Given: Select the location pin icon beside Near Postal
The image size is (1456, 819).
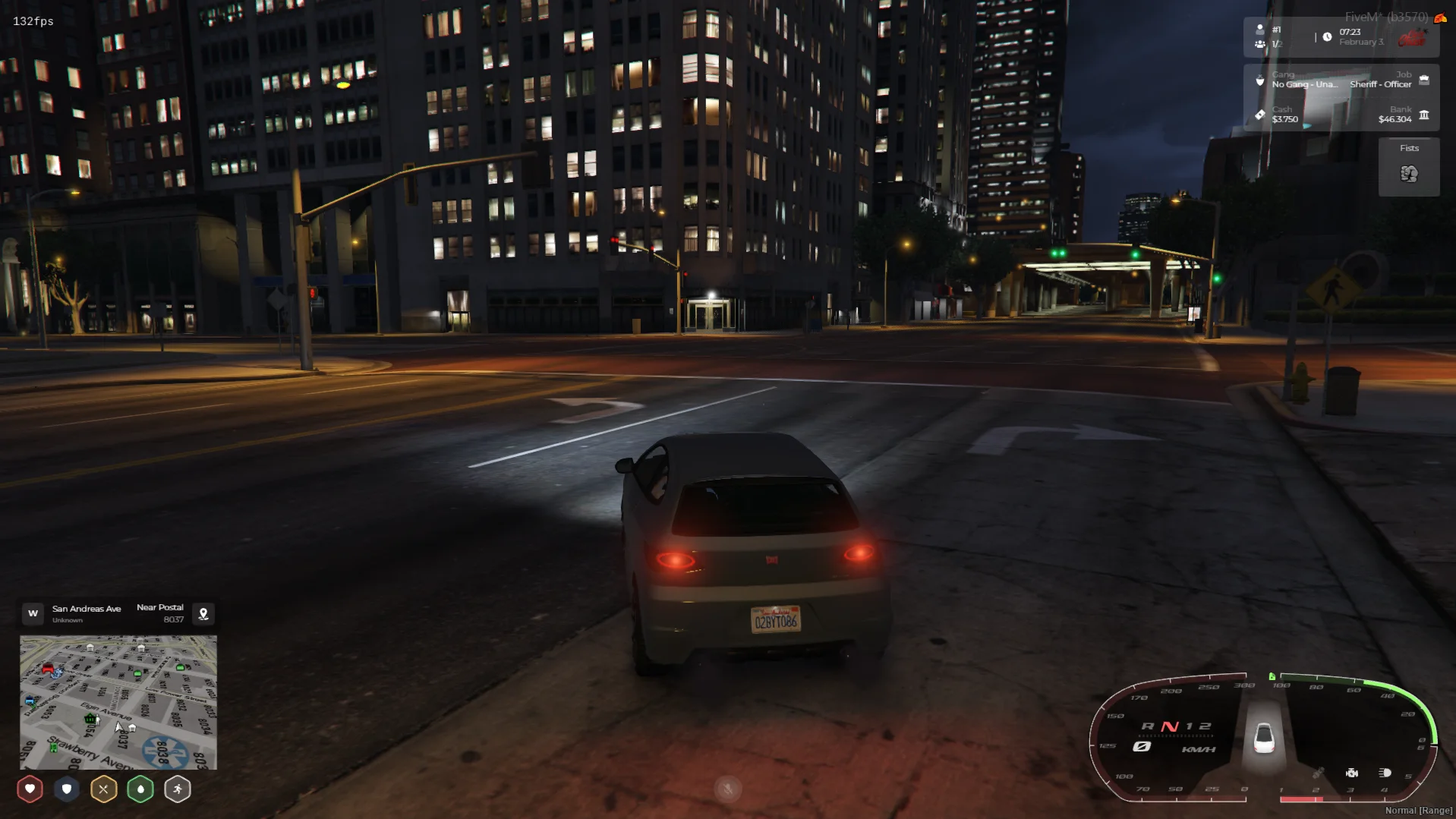Looking at the screenshot, I should tap(203, 613).
